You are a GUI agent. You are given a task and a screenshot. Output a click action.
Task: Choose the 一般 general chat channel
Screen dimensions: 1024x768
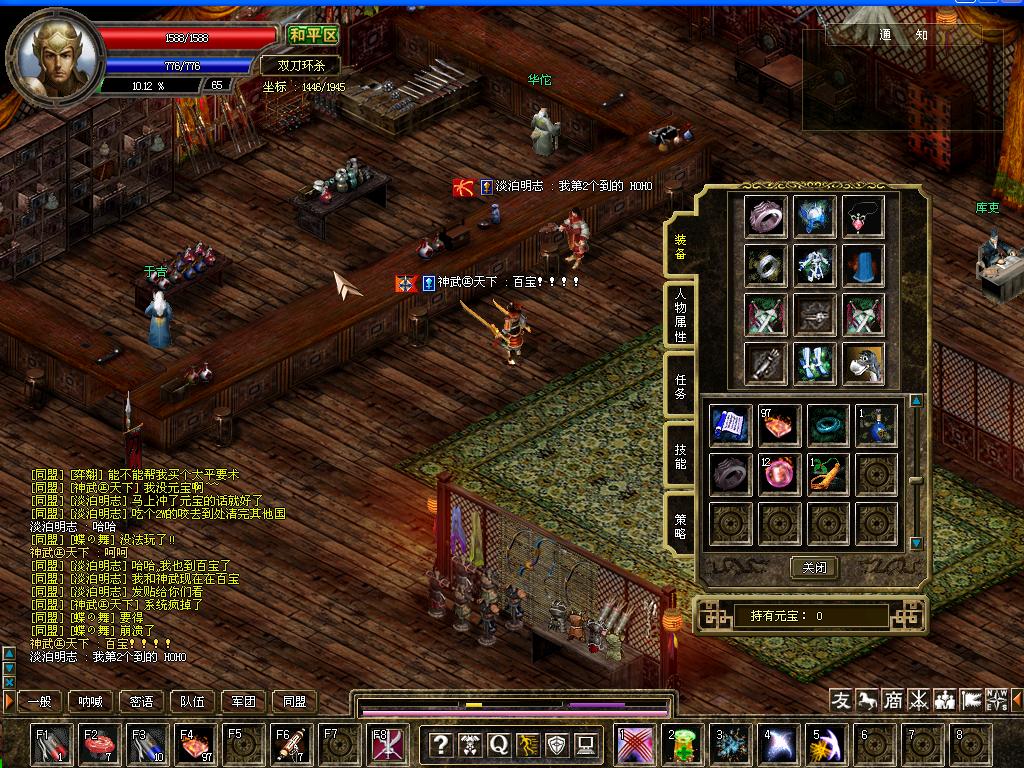(41, 702)
